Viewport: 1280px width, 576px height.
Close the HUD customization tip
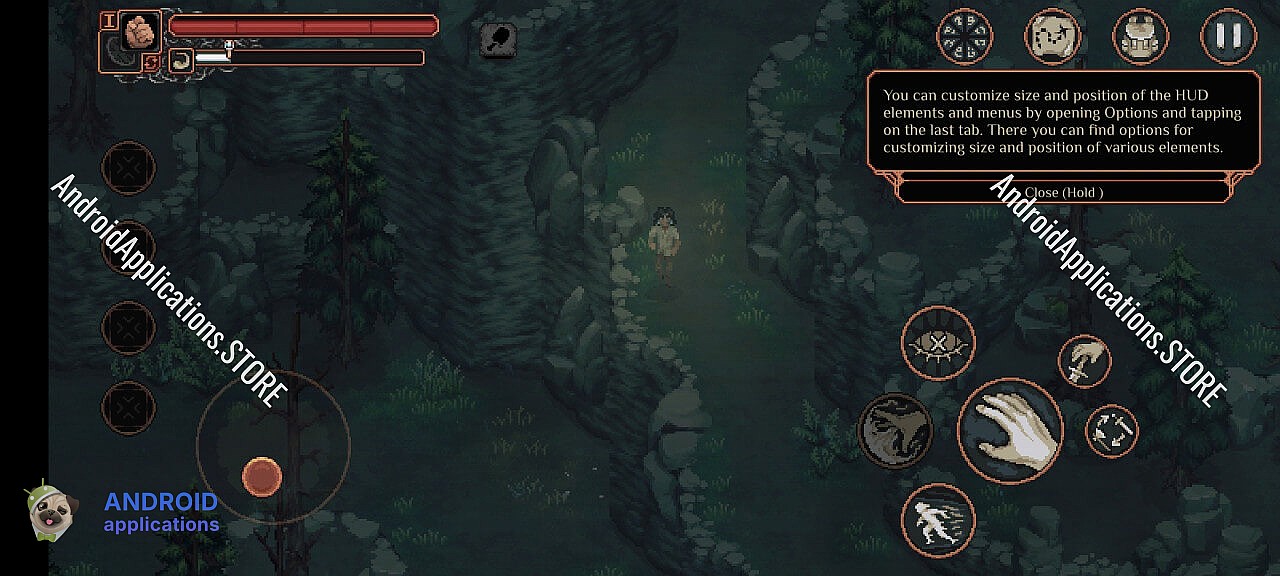point(1064,192)
